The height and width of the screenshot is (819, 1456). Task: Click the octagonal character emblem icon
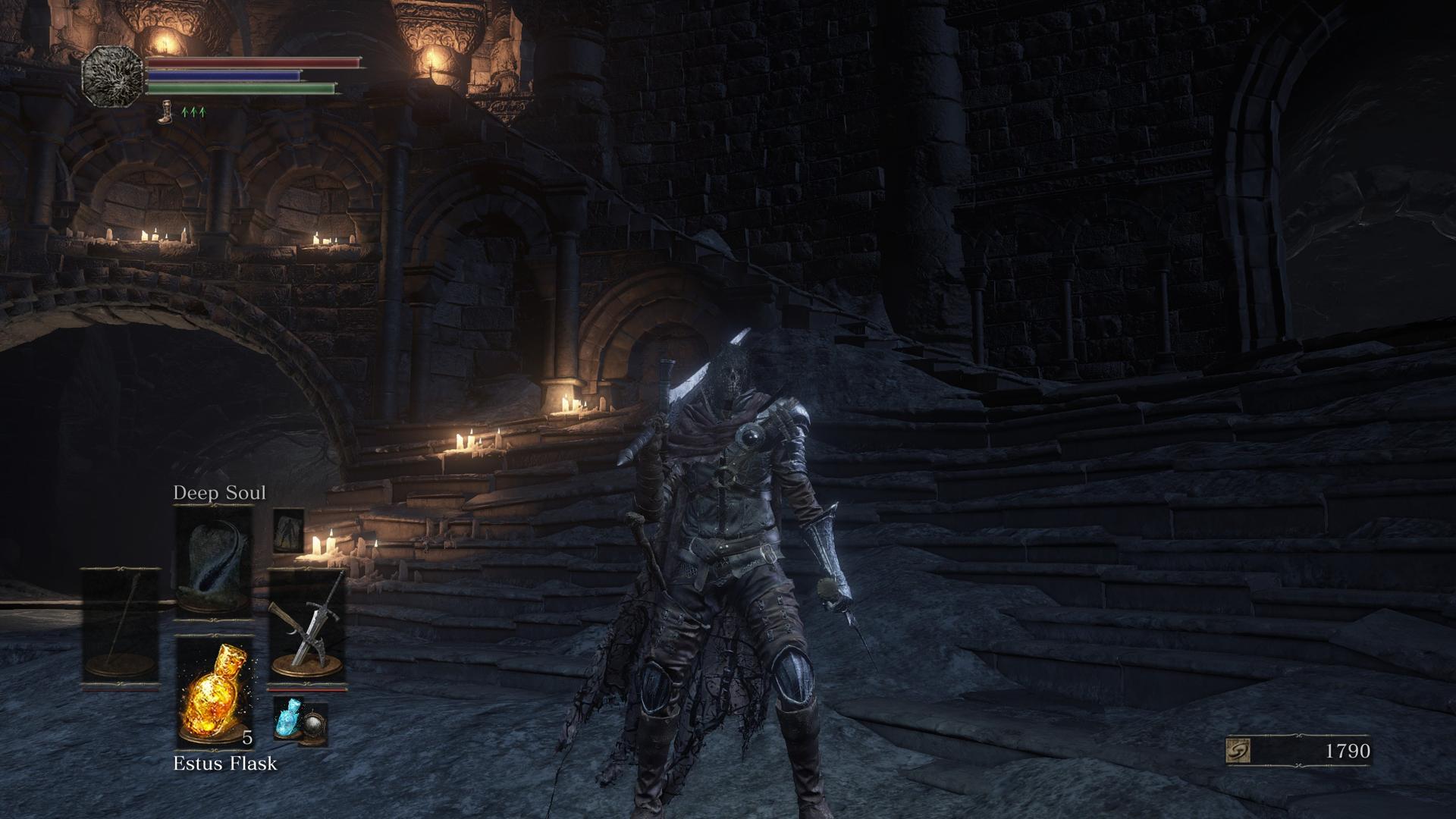tap(112, 75)
